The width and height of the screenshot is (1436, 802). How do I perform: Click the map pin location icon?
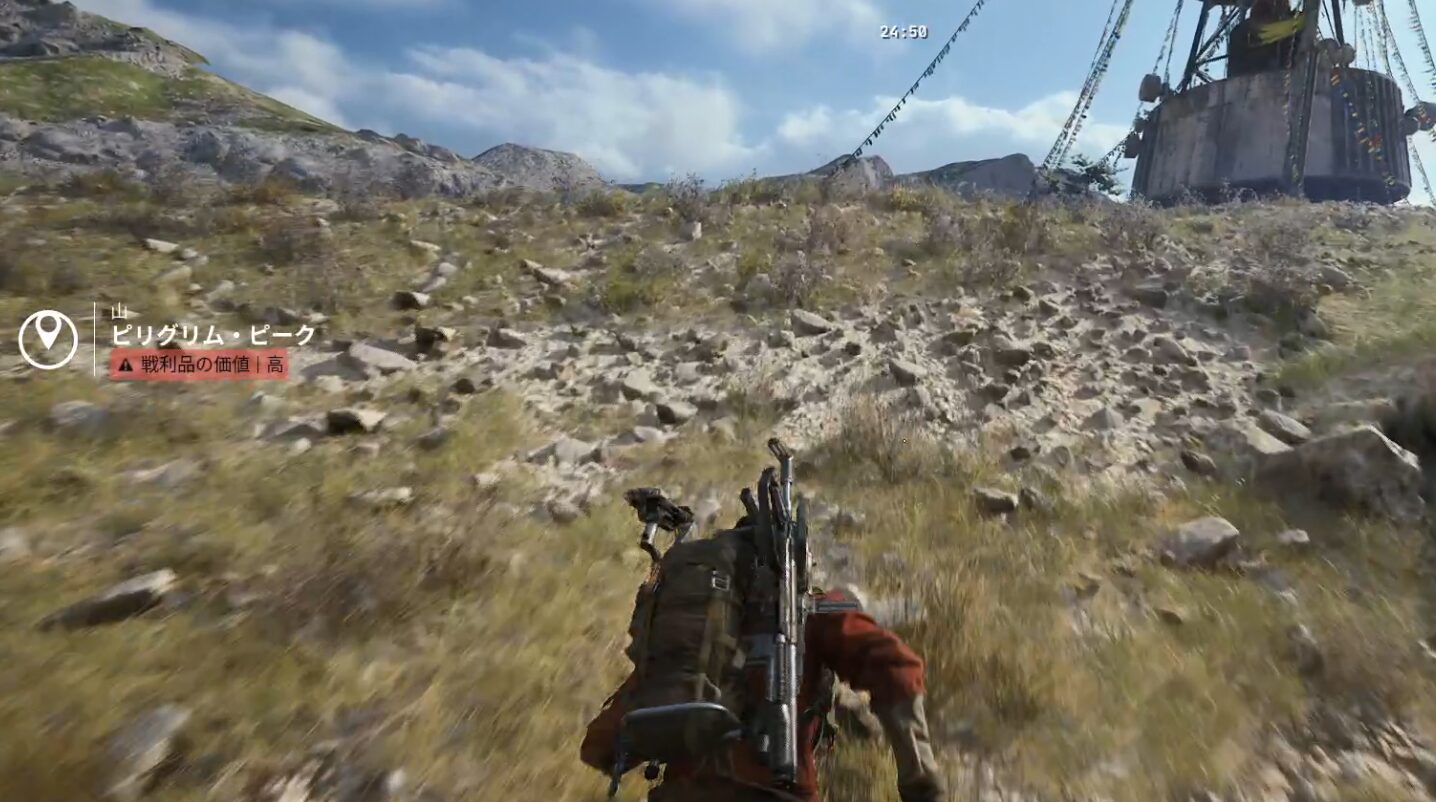pyautogui.click(x=47, y=339)
